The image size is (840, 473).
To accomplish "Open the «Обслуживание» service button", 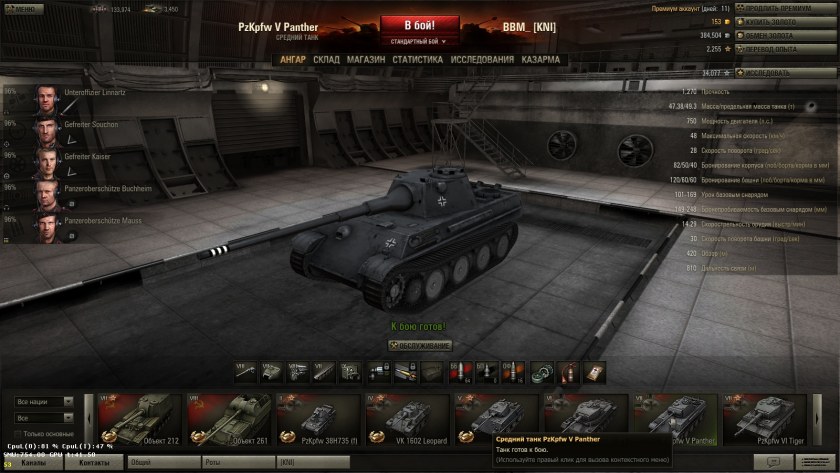I will 420,345.
